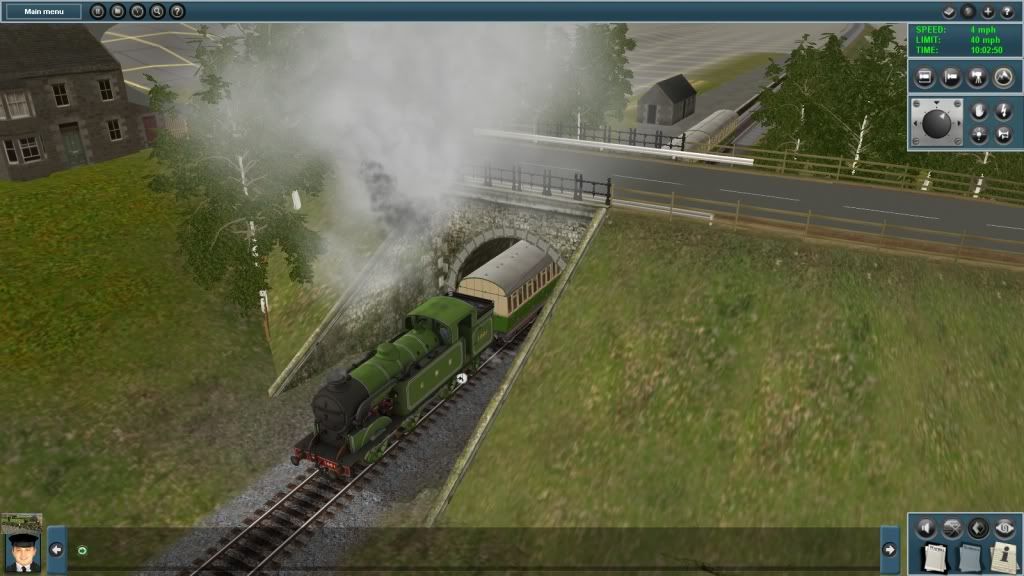This screenshot has width=1024, height=576.
Task: Open the information page icon
Action: 1004,558
